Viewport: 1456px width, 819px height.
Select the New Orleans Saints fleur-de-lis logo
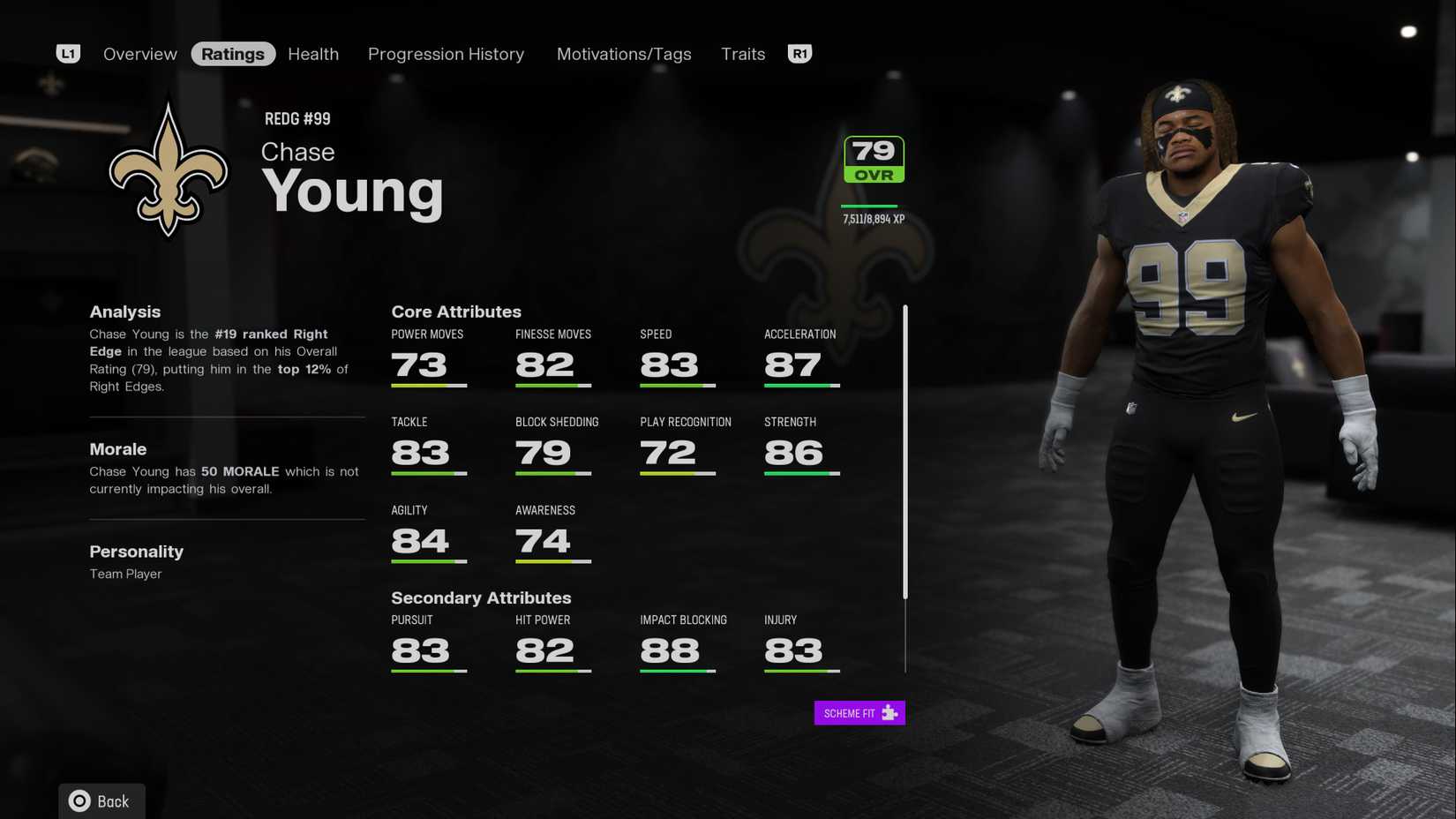168,168
